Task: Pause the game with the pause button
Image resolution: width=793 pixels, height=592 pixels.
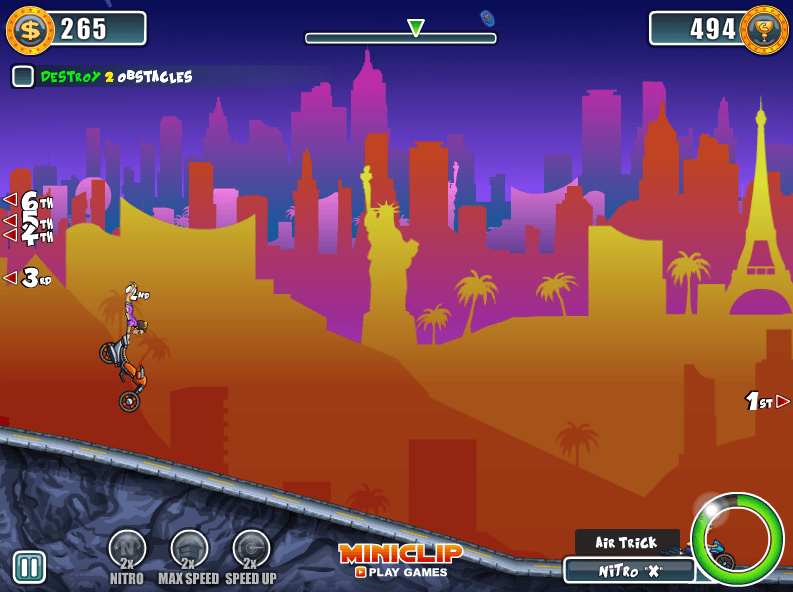Action: click(29, 567)
